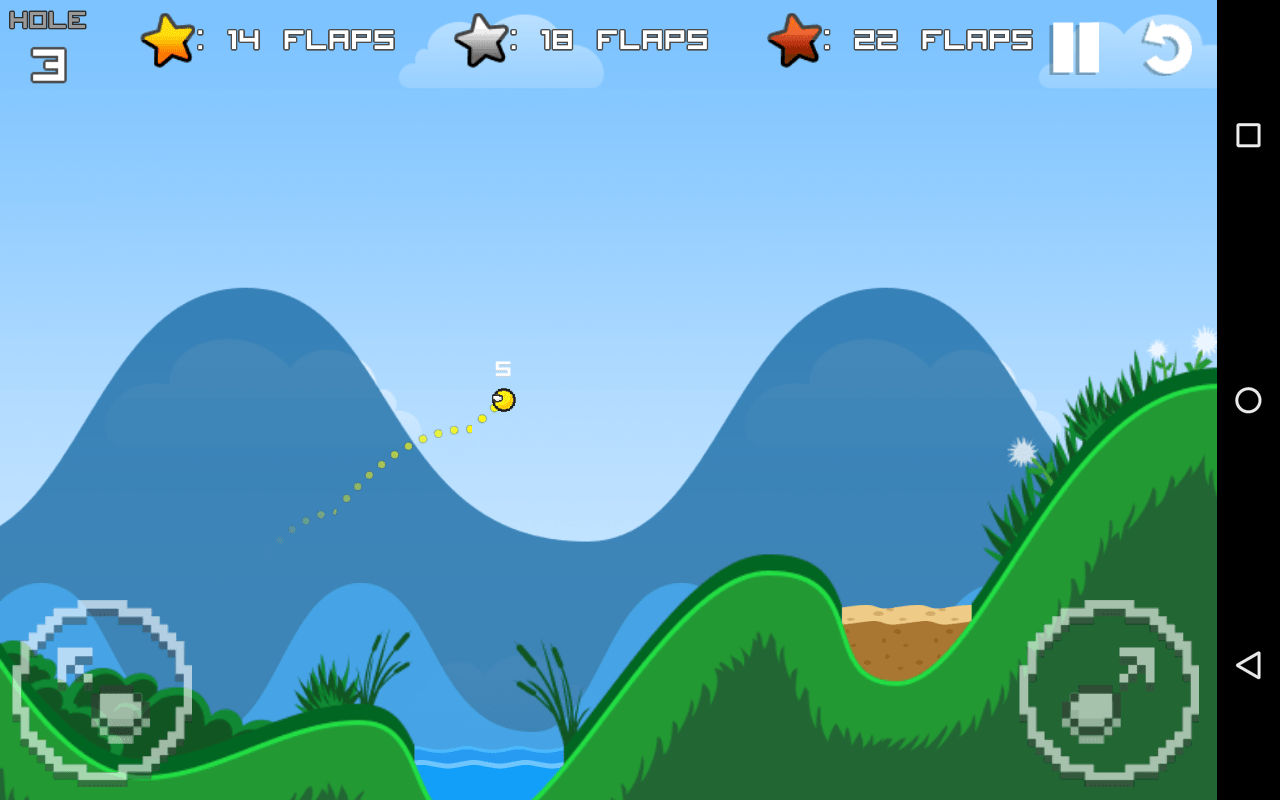Tap the red star flap score icon
Screen dimensions: 1280x800
pos(795,42)
